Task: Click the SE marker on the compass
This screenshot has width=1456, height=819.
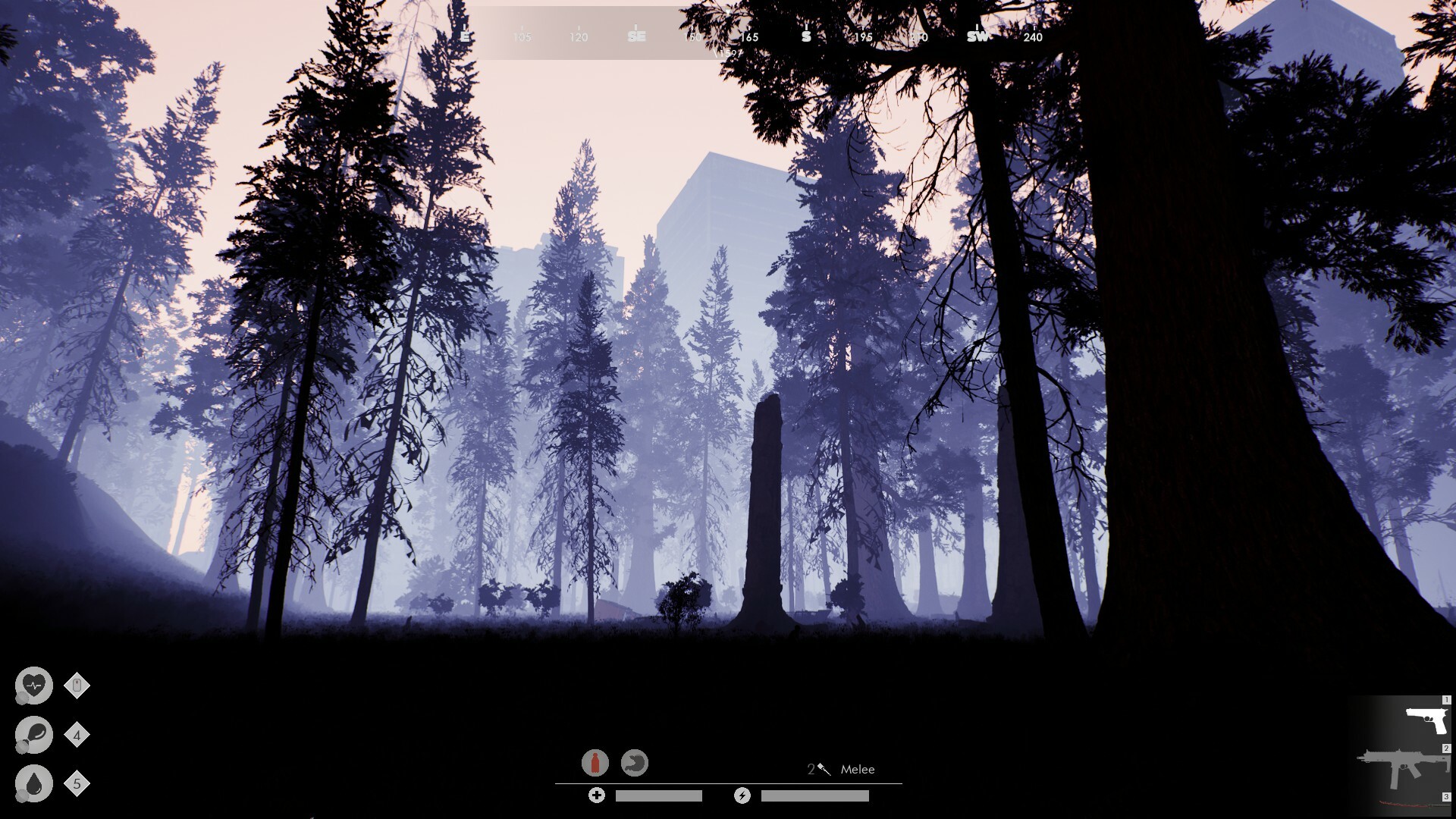Action: click(x=637, y=36)
